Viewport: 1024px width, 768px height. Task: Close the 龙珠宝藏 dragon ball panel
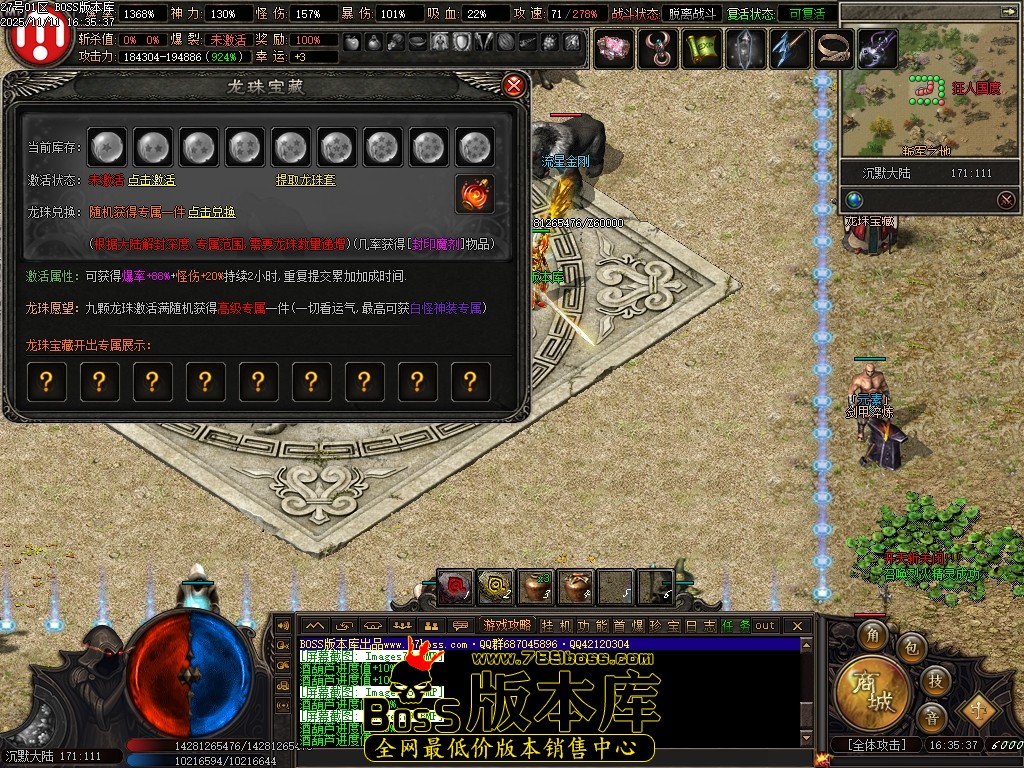(x=514, y=85)
